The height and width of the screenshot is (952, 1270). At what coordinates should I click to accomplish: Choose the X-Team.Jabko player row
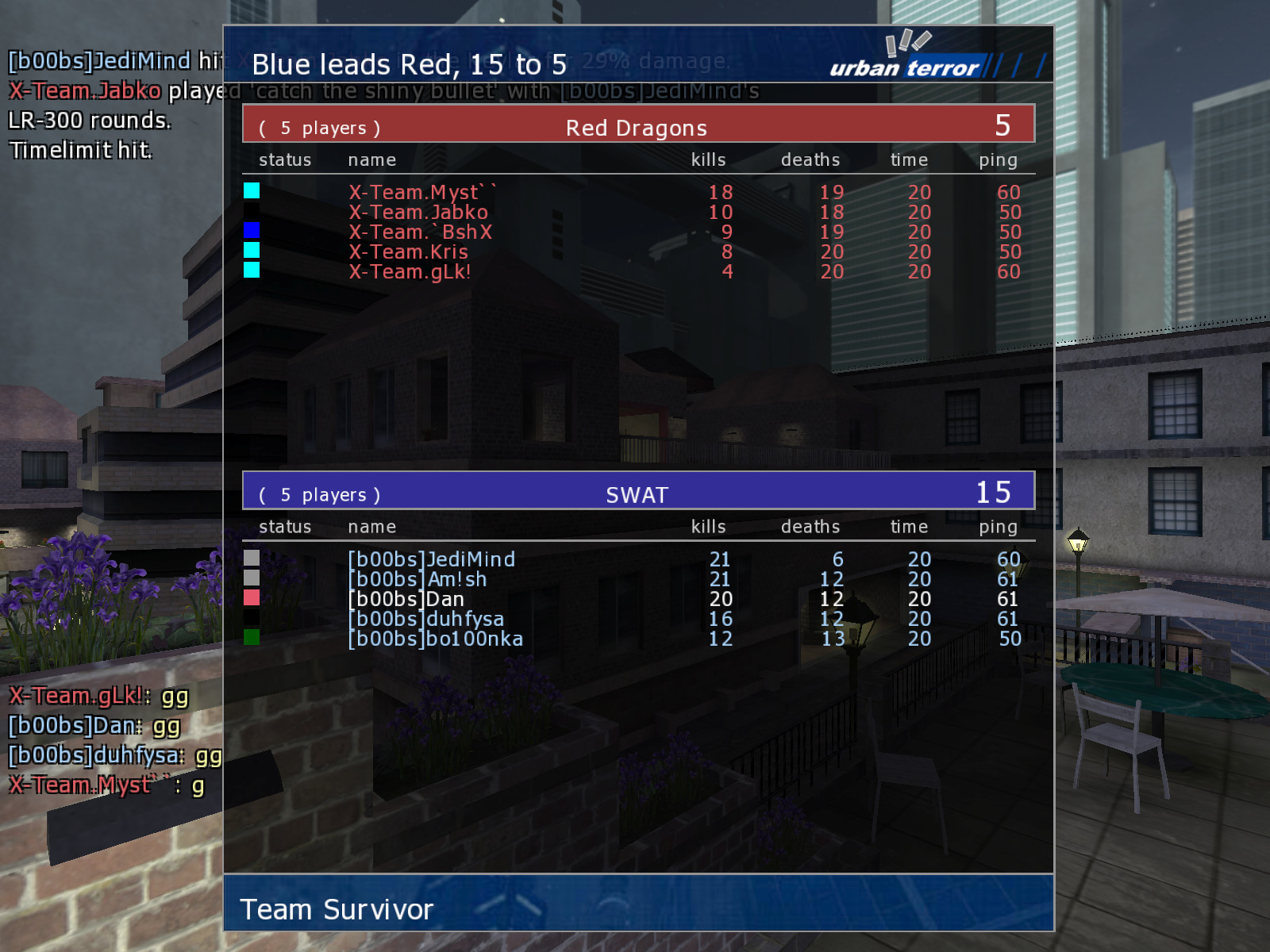[x=418, y=213]
